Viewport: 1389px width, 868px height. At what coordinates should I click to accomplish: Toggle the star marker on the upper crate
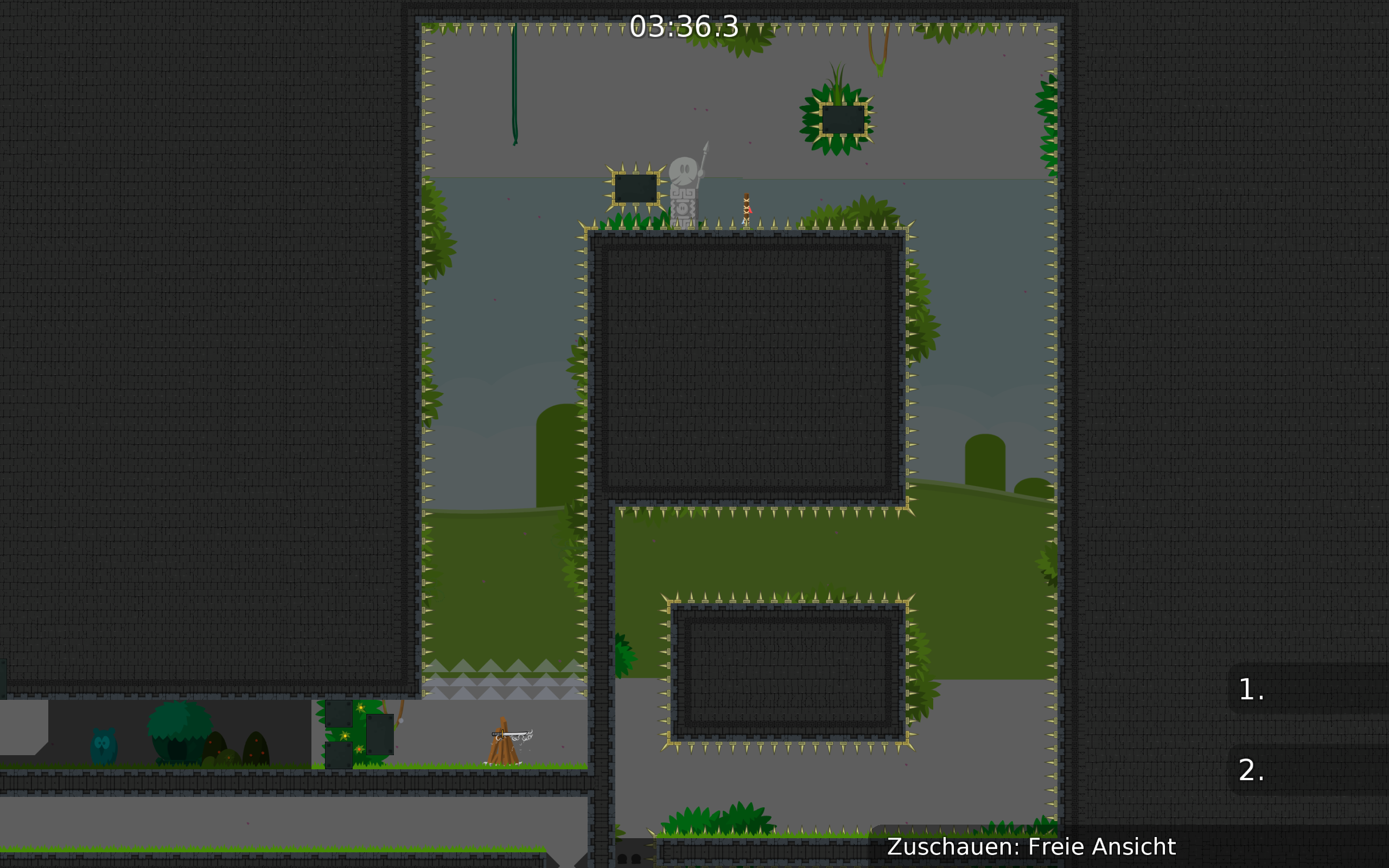360,708
